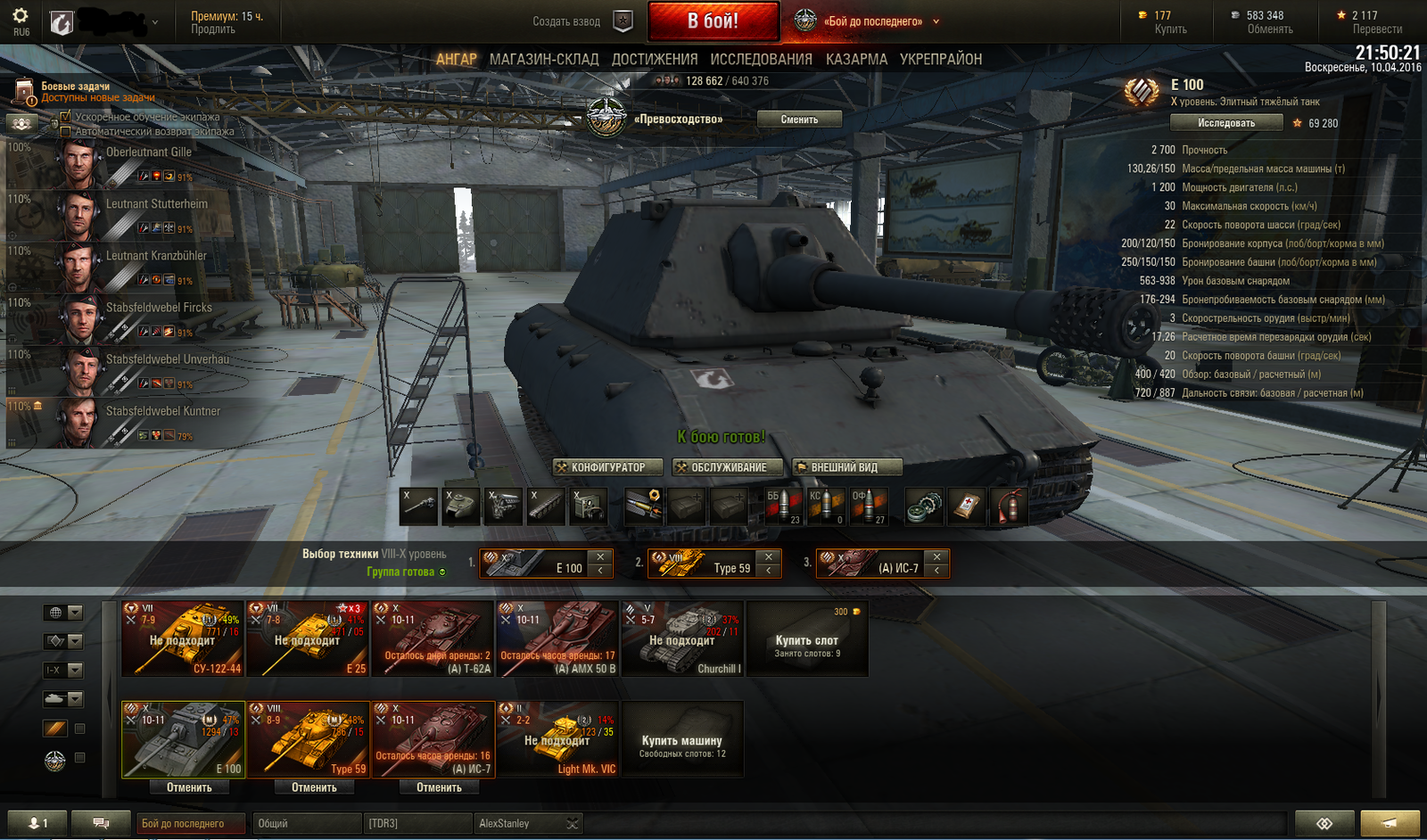Open the КОНФИГУРАТОР panel
This screenshot has height=840, width=1427.
coord(607,467)
